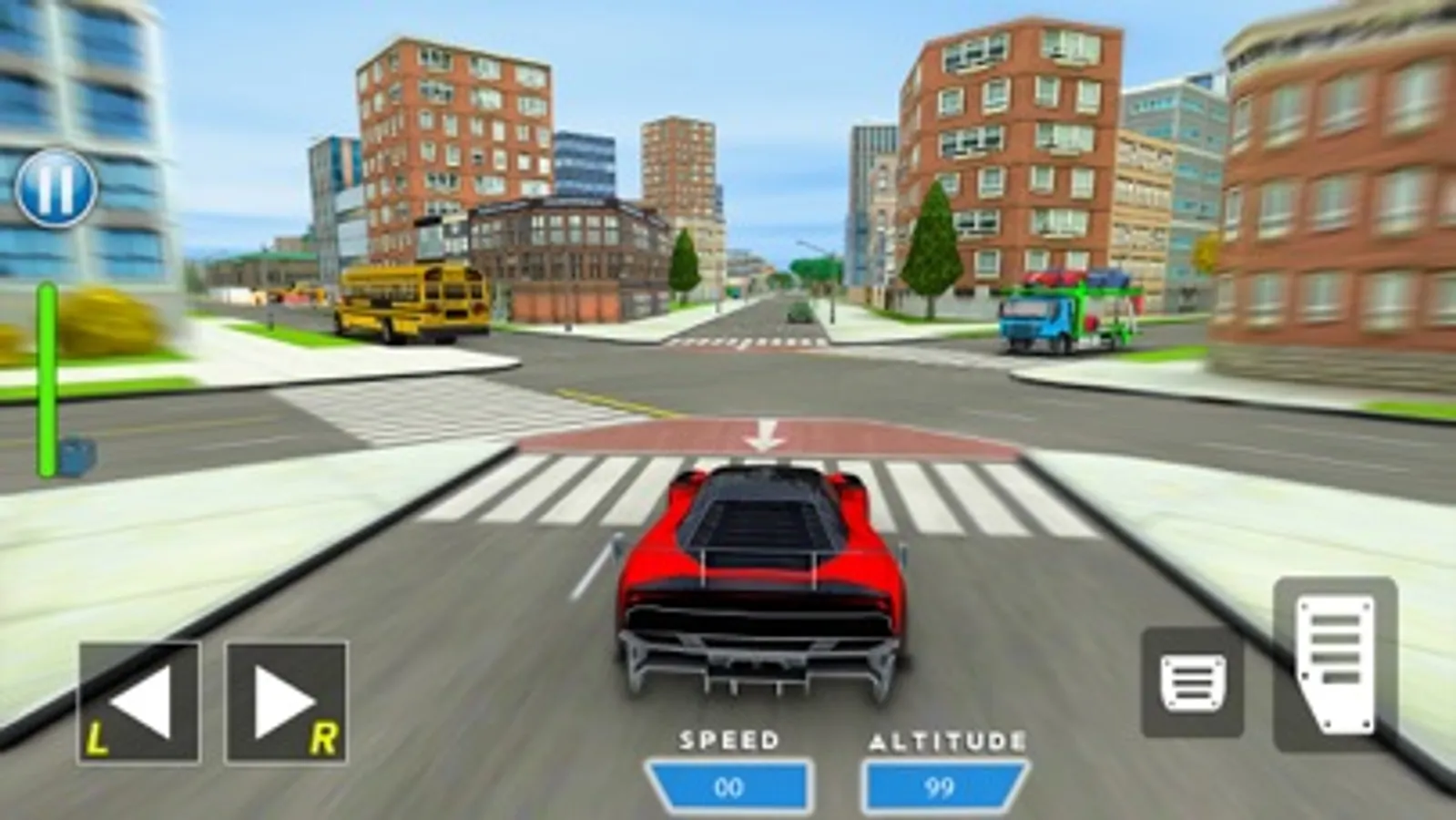Select the SPEED label text
Screen dimensions: 1456x820
tap(728, 740)
